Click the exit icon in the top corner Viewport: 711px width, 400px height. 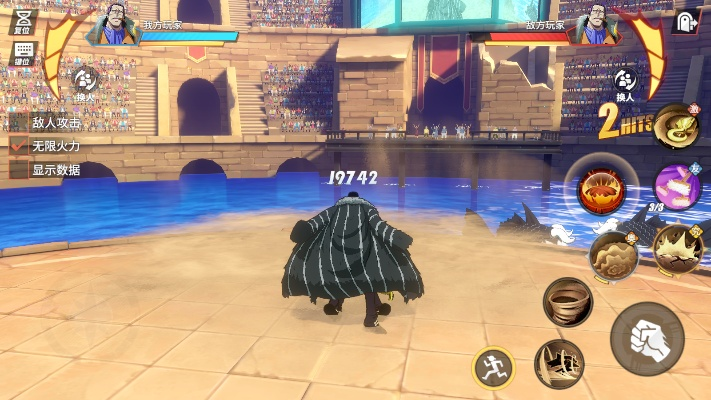pos(686,21)
